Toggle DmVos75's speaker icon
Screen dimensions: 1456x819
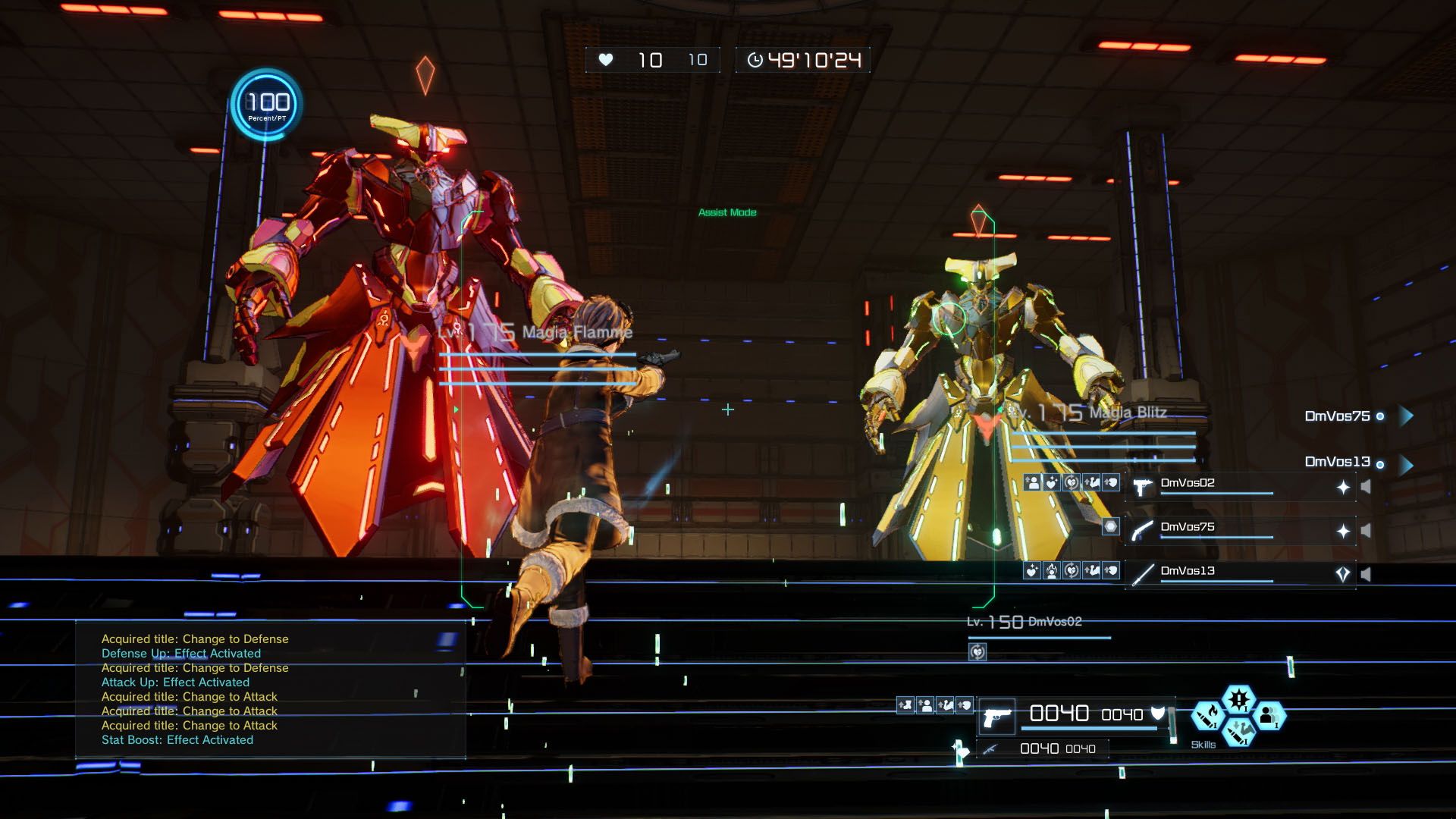pyautogui.click(x=1365, y=529)
